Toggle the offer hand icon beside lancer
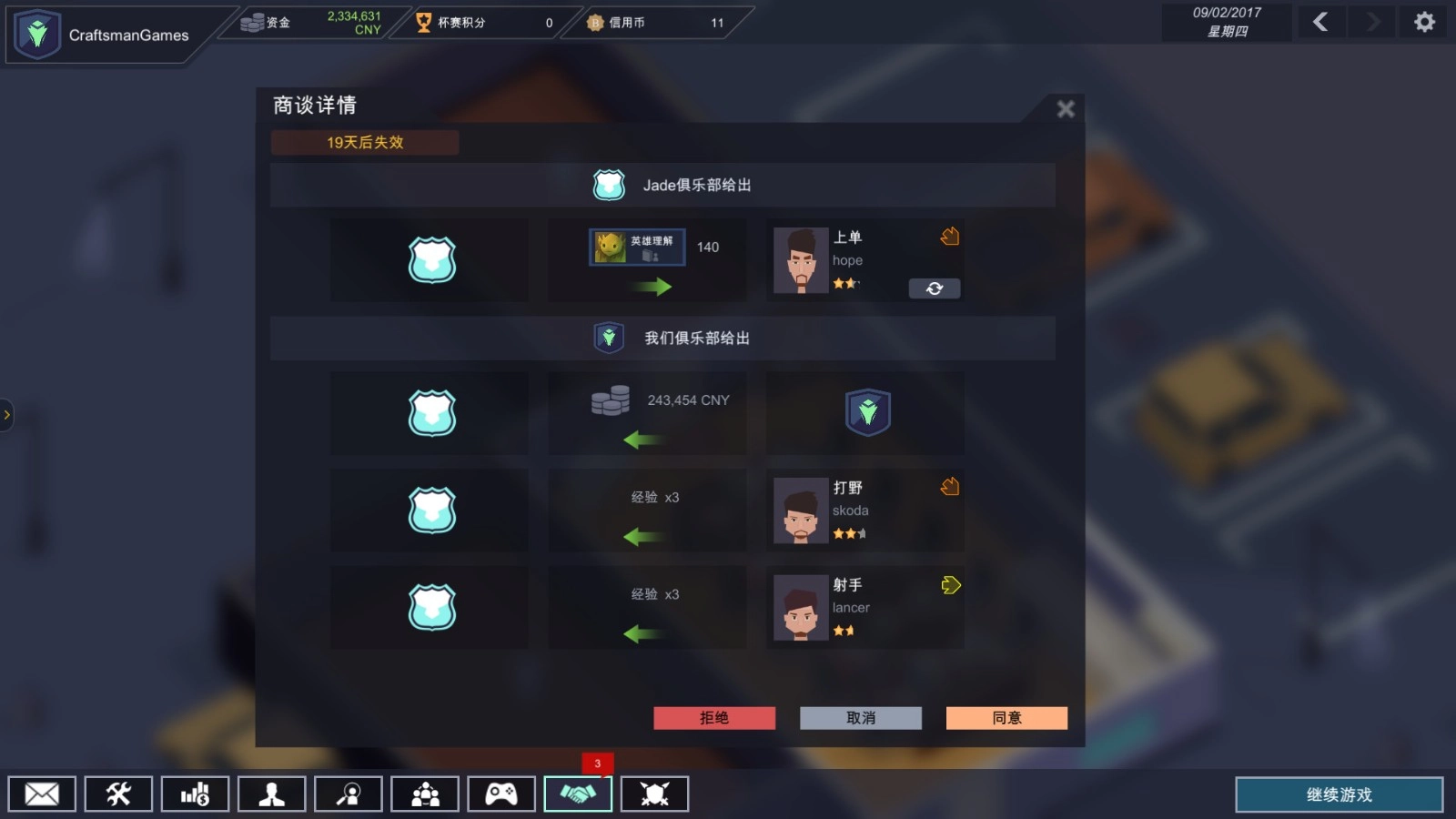 [x=951, y=585]
